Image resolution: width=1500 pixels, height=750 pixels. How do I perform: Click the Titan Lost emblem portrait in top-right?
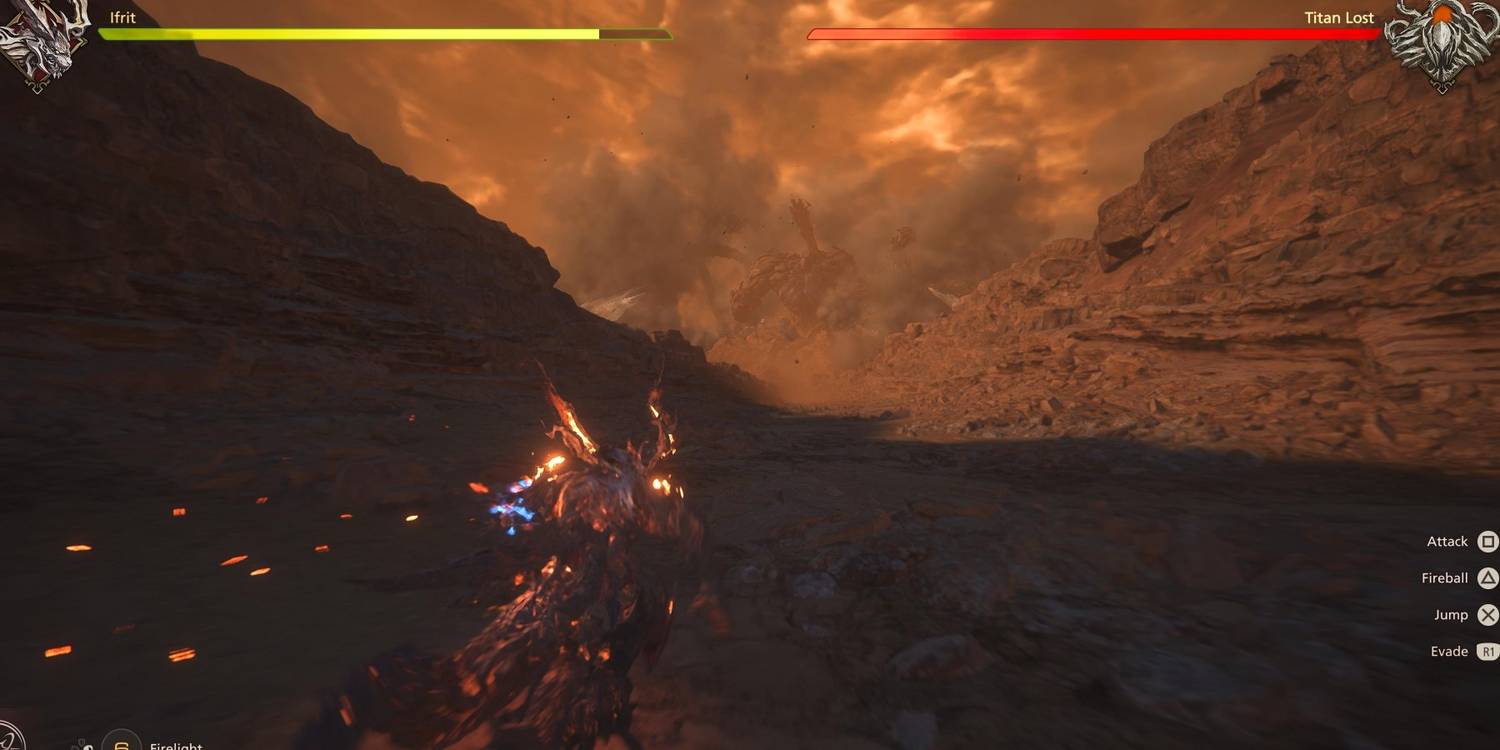pos(1448,38)
